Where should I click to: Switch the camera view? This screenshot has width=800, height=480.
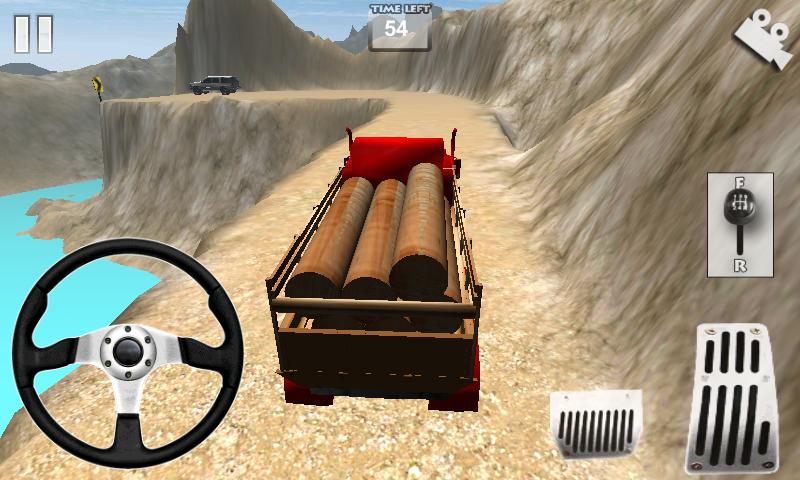coord(762,39)
